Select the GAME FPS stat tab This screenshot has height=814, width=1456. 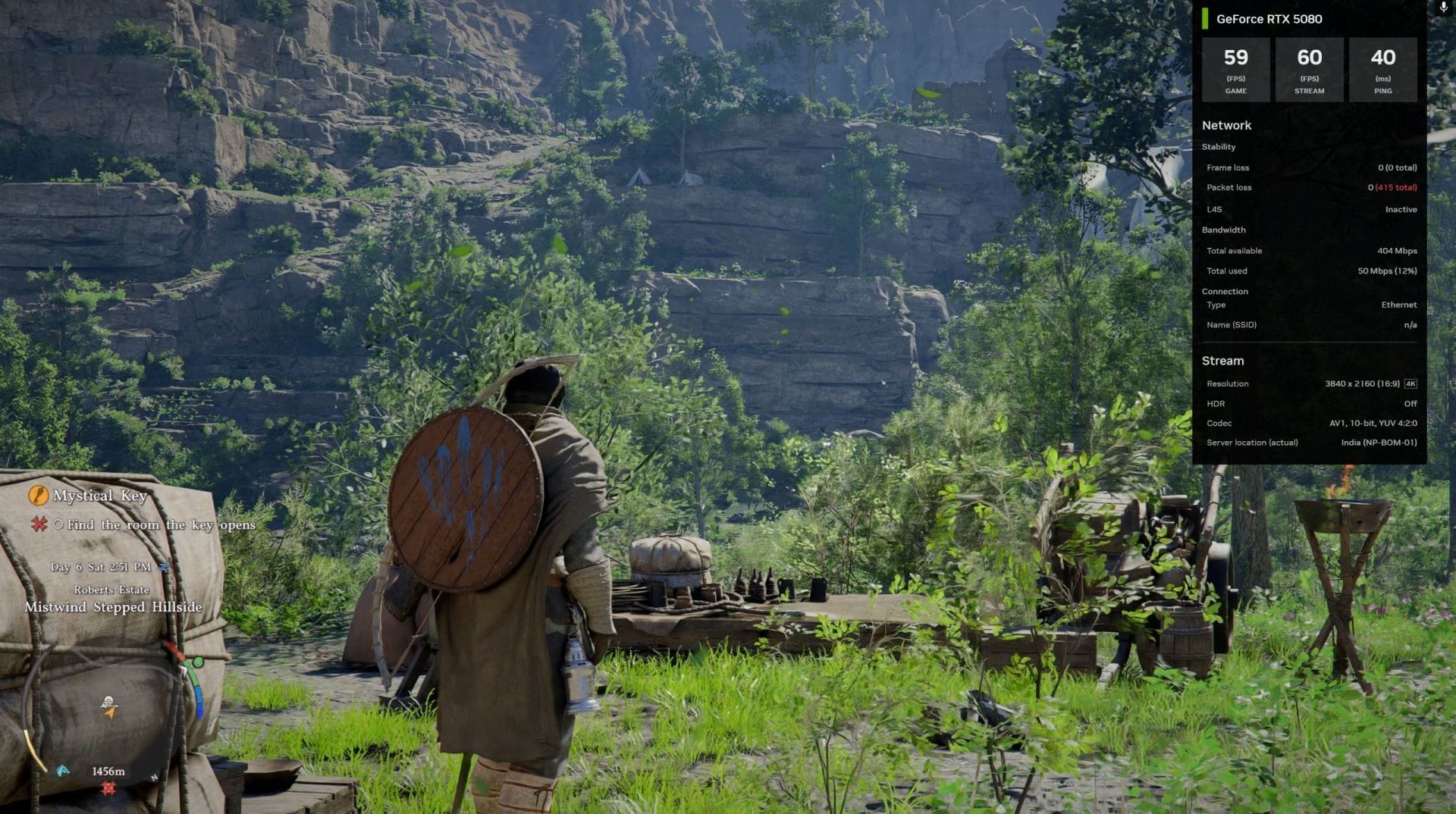(1235, 69)
